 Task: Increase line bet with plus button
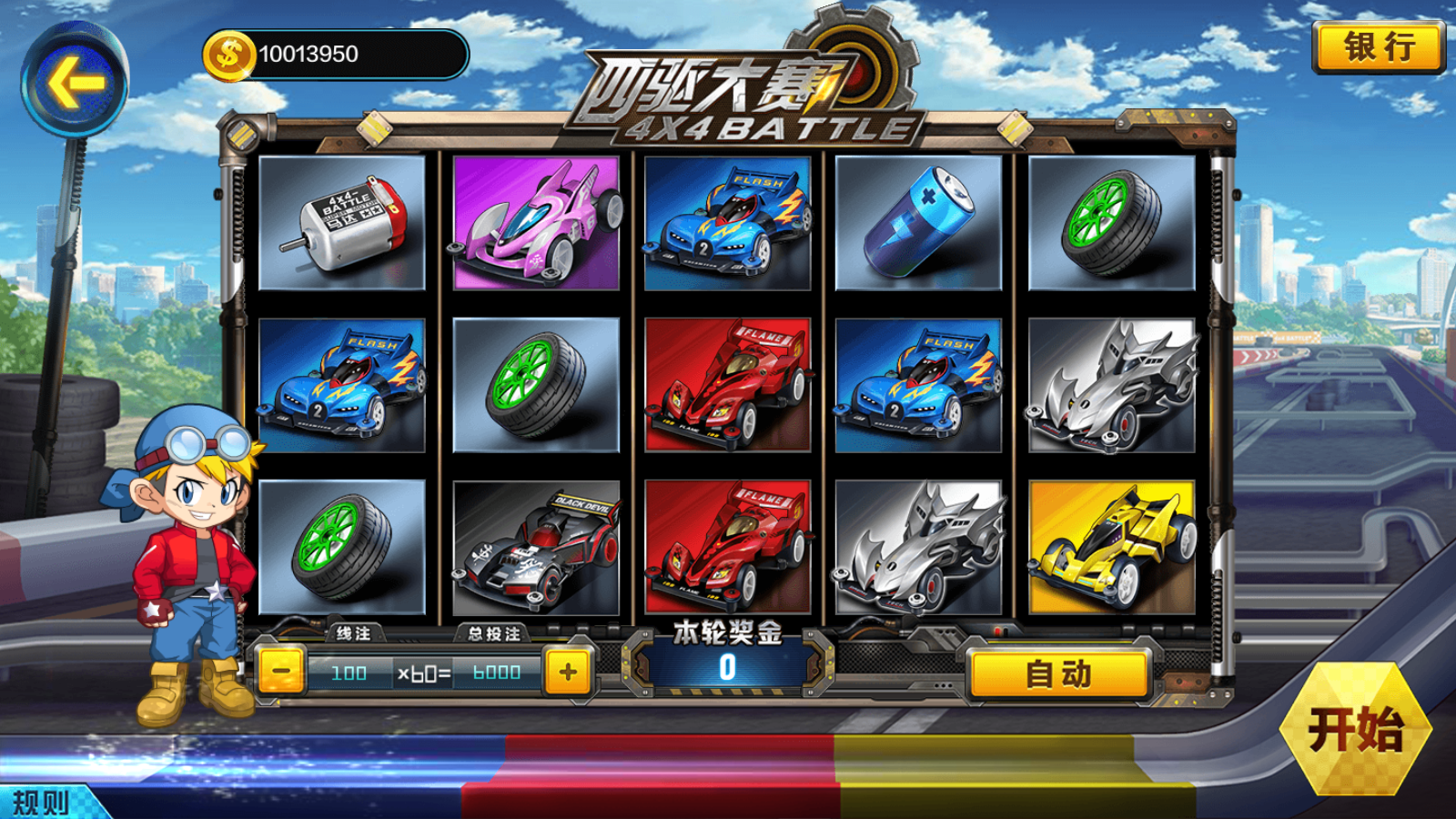pos(568,672)
